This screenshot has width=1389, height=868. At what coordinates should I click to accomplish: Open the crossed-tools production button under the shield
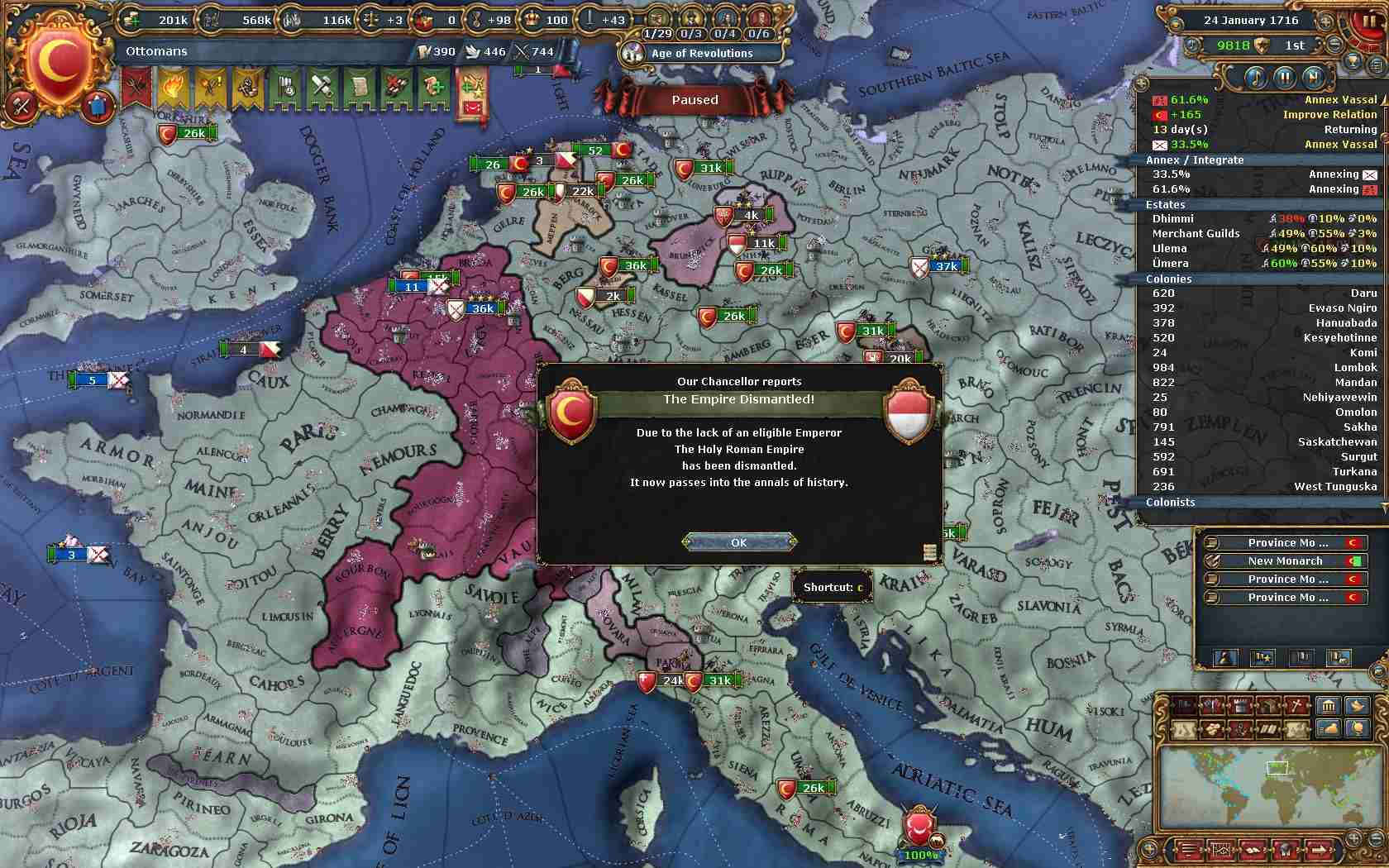click(x=22, y=106)
